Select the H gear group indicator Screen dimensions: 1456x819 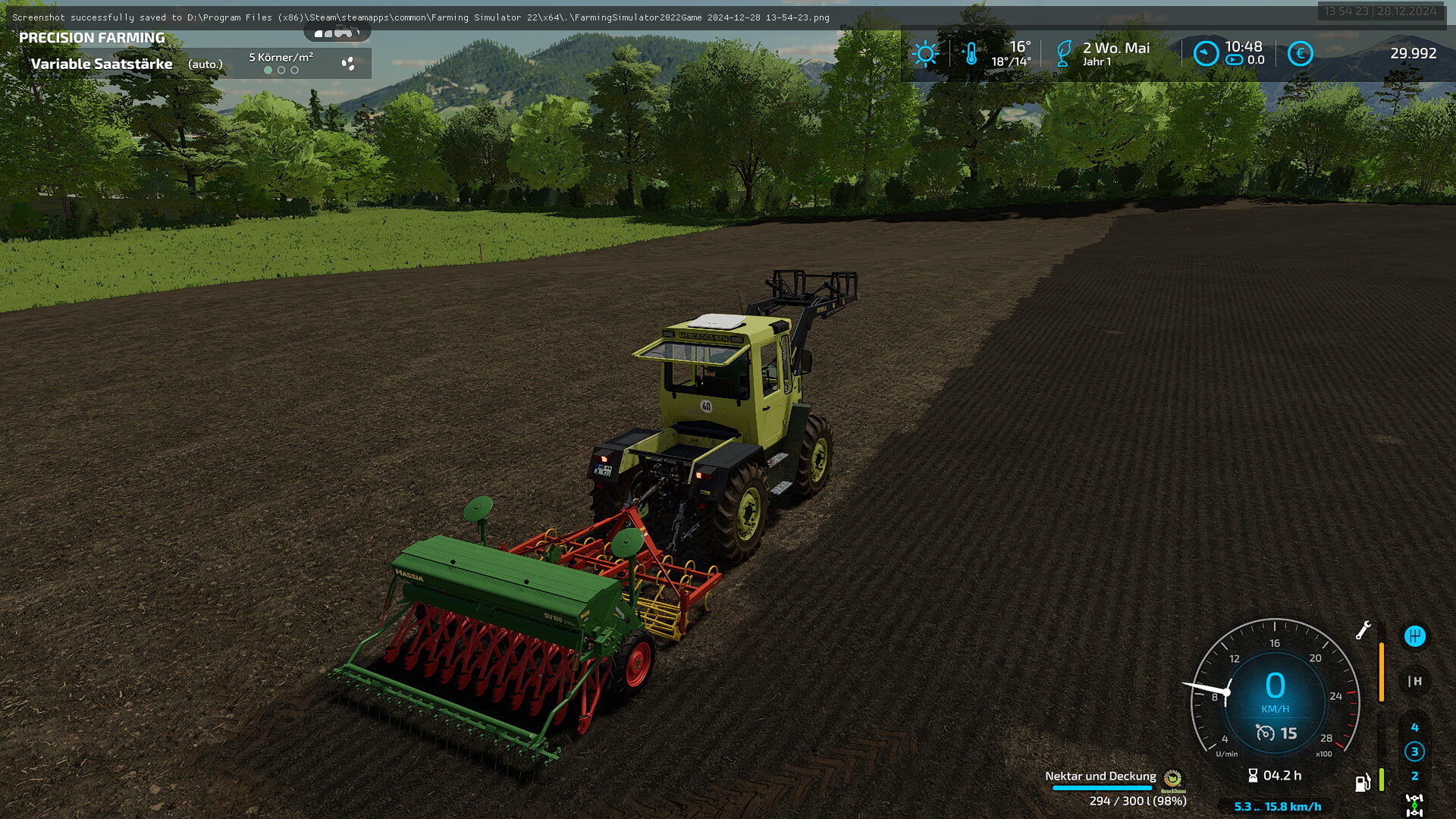coord(1414,681)
